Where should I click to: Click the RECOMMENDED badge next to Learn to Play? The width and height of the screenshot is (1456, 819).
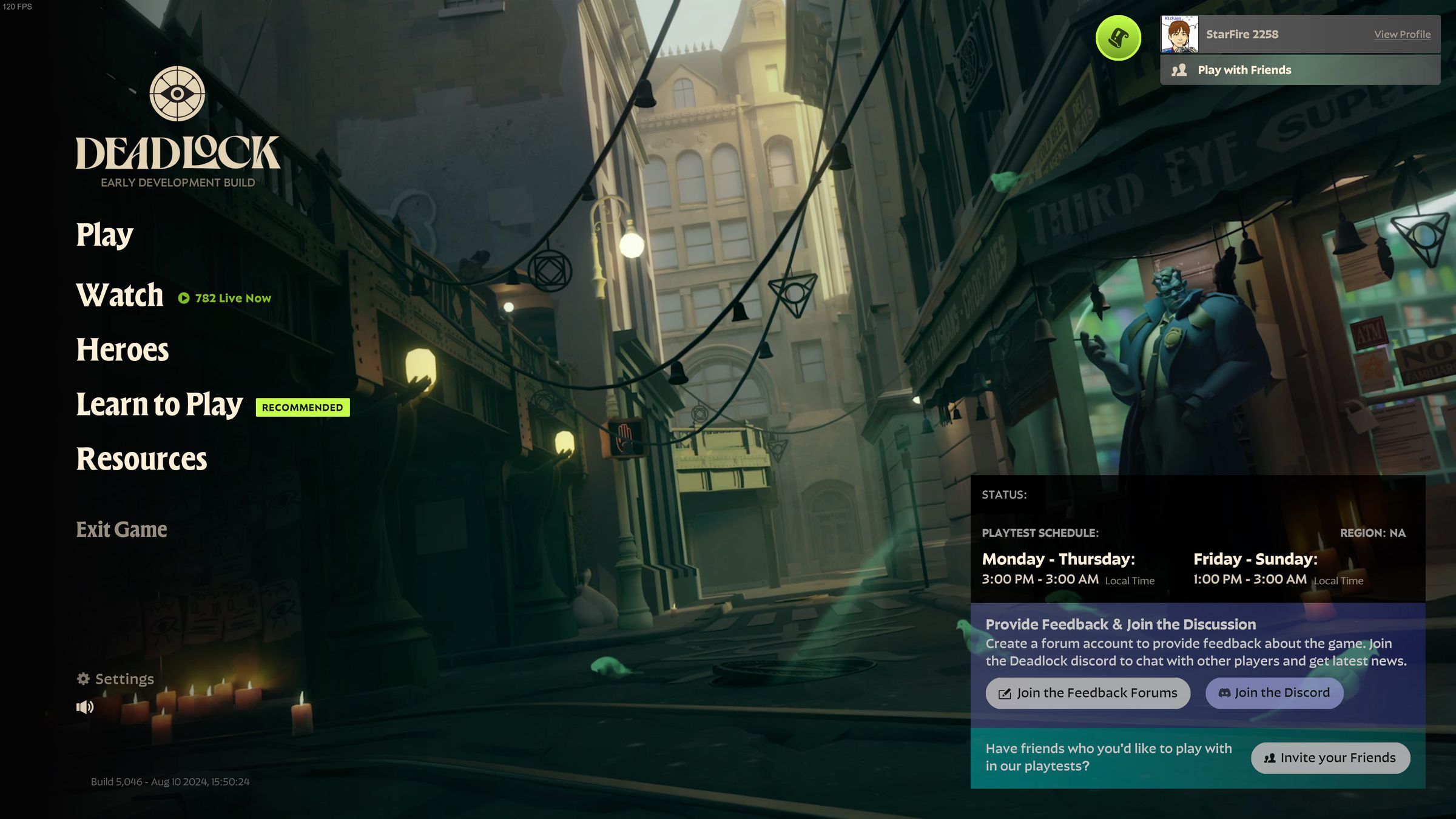[302, 407]
